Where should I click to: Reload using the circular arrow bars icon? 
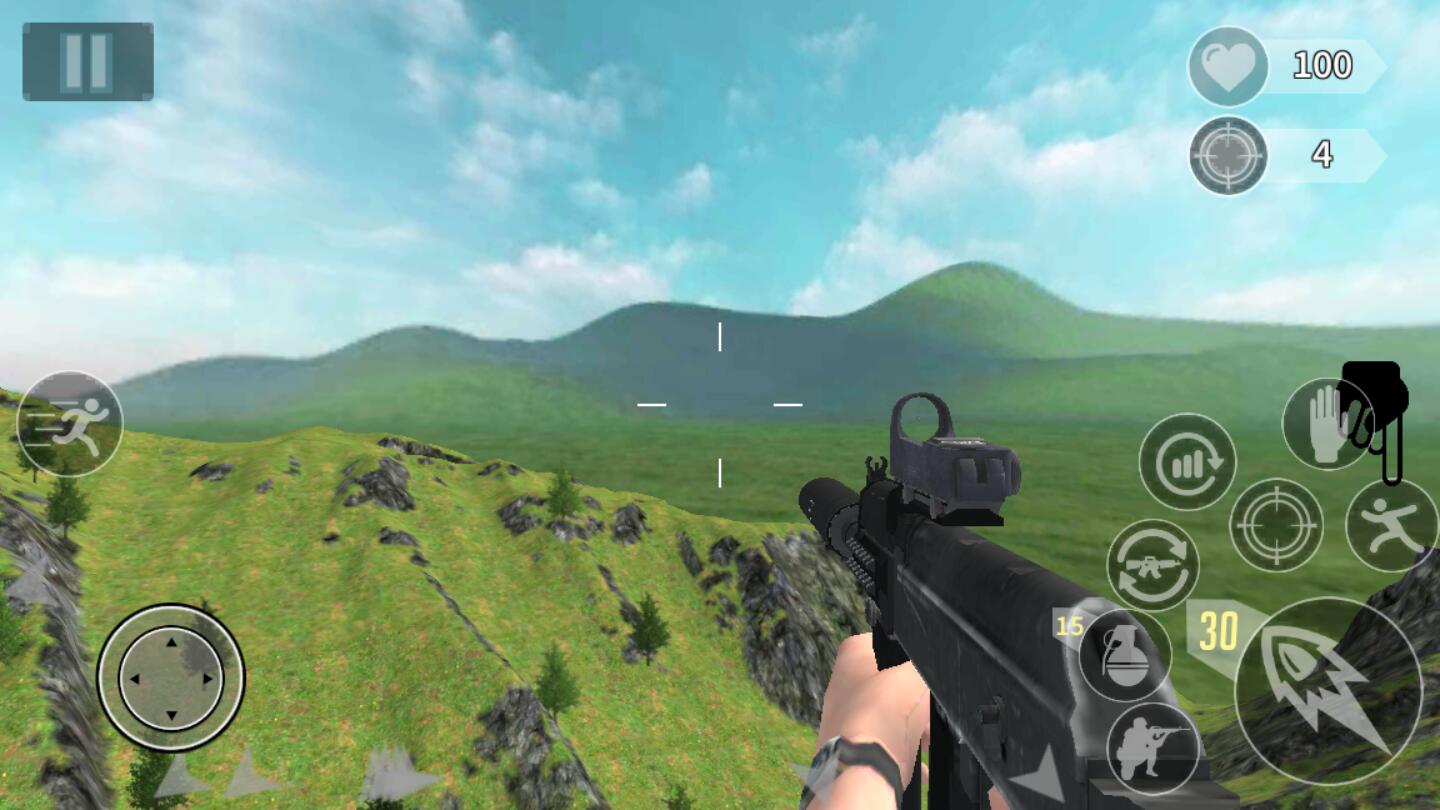coord(1187,462)
